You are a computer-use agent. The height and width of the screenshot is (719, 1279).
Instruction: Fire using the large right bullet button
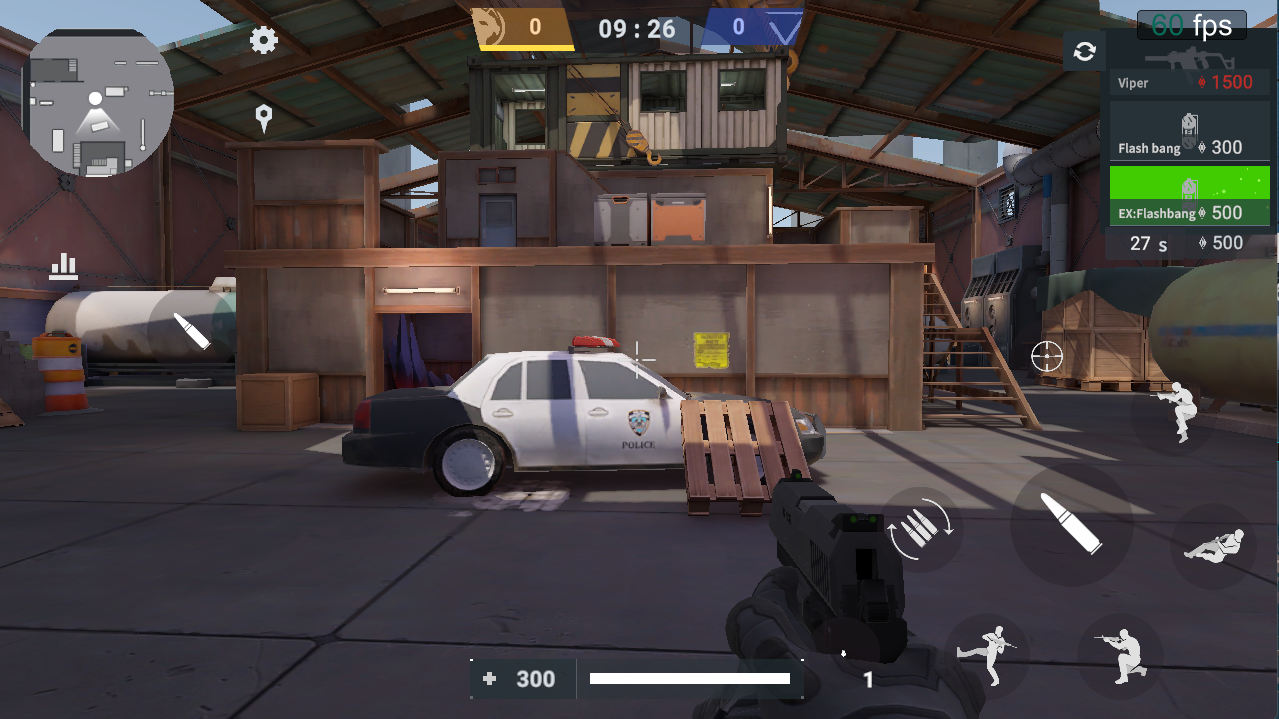point(1071,523)
